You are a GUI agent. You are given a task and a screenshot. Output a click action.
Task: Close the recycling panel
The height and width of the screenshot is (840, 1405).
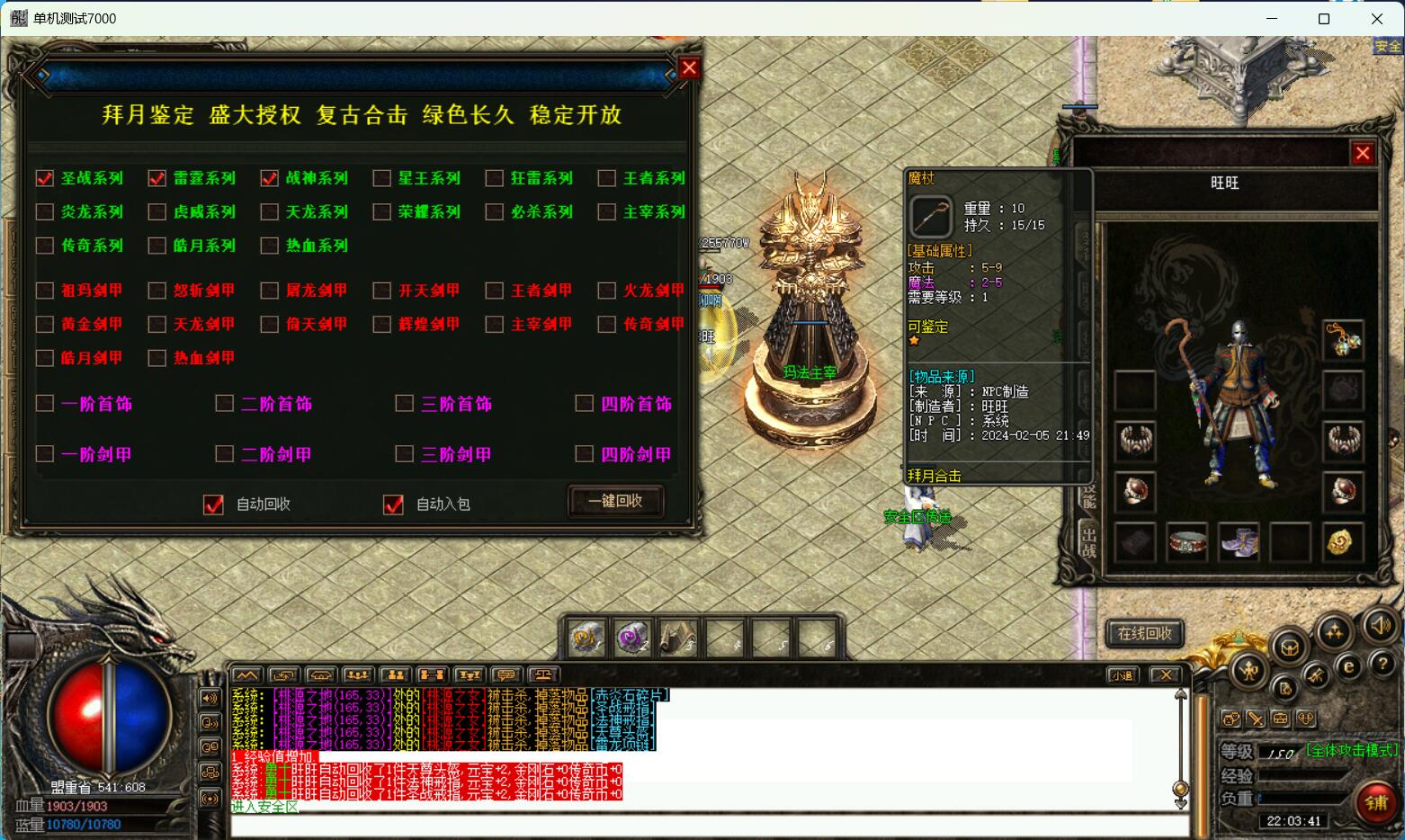coord(689,67)
